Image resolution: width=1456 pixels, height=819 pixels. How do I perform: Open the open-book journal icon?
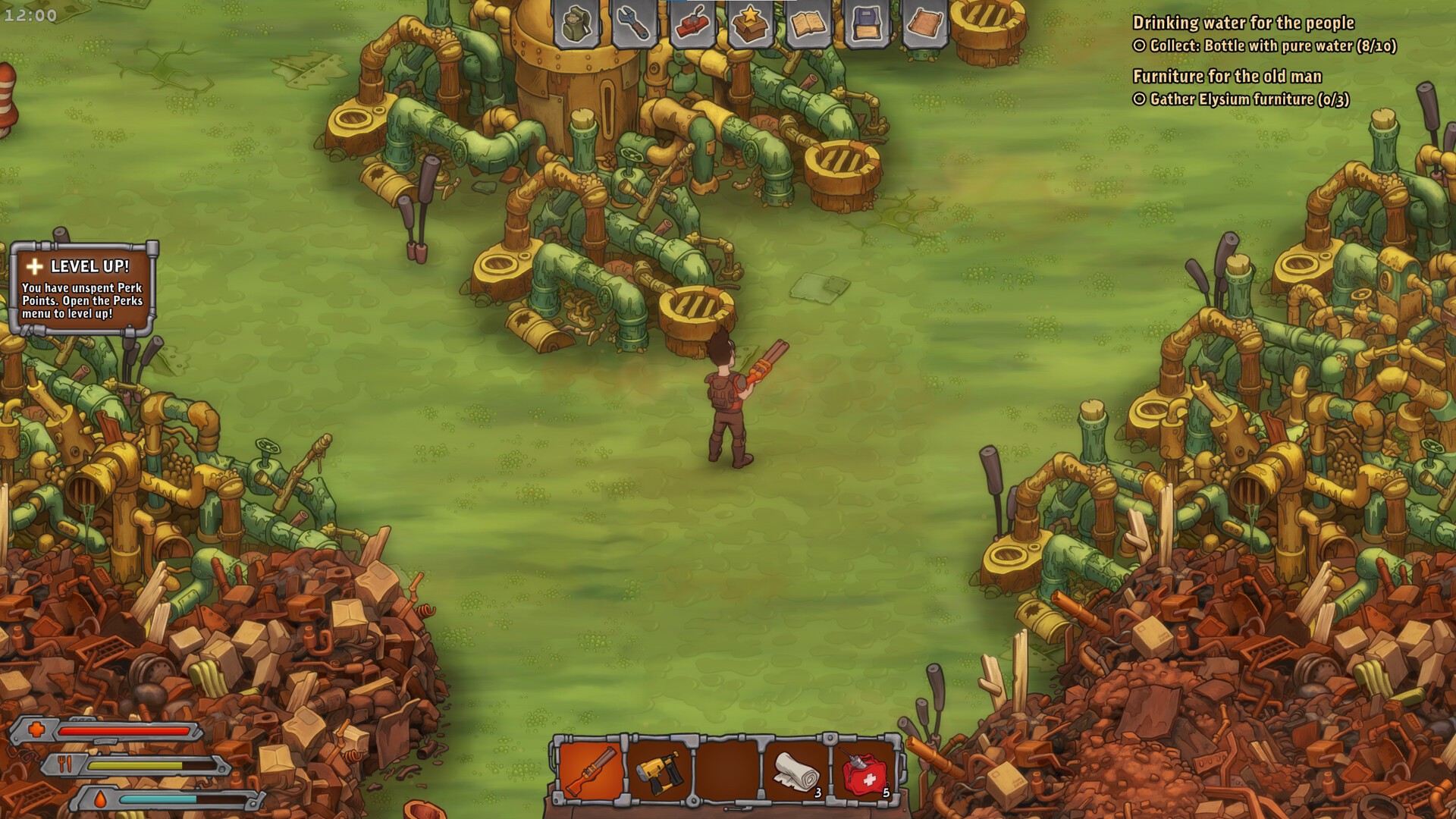tap(807, 24)
